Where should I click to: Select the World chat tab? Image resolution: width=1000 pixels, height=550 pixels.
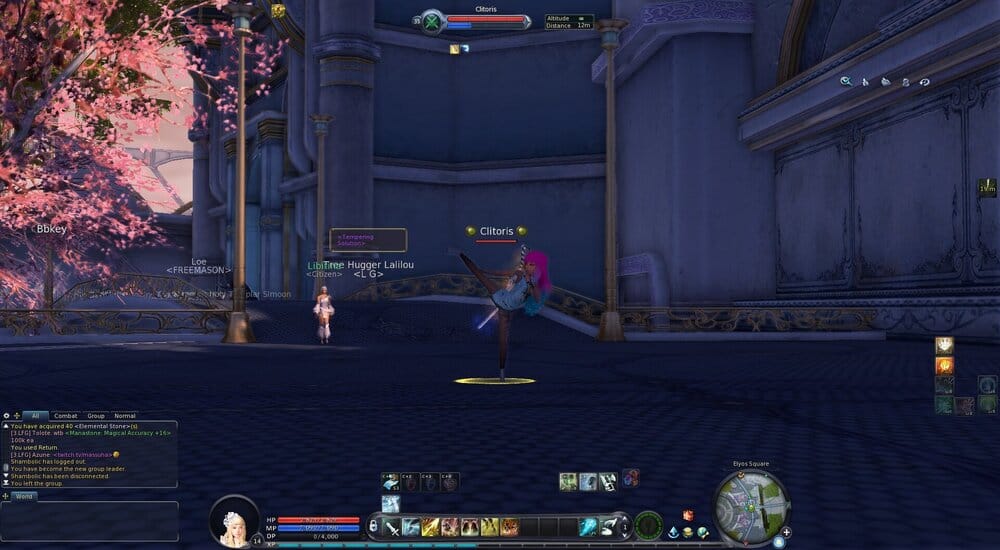[x=23, y=496]
